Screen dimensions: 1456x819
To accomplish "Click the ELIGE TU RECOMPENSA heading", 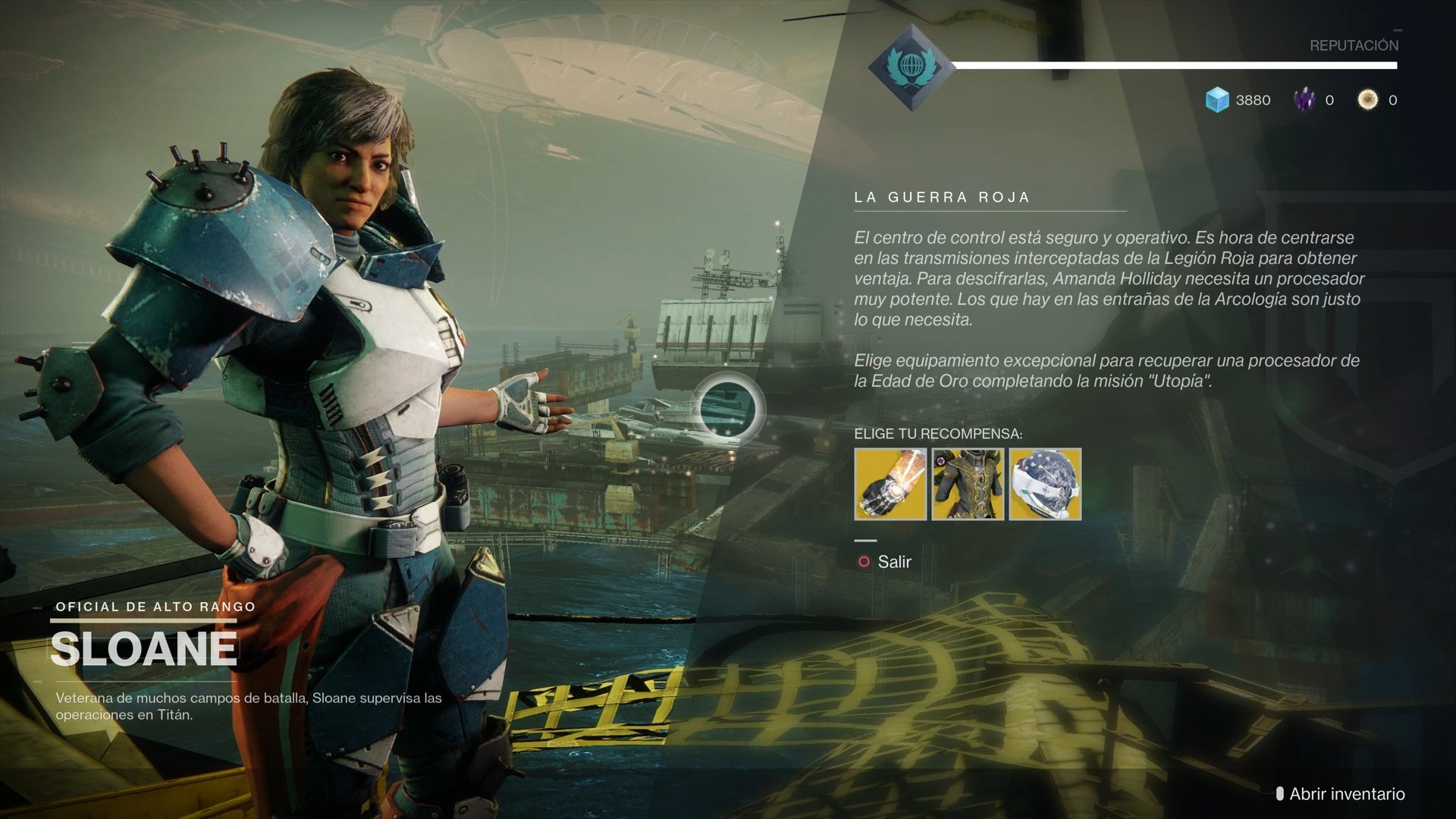I will pyautogui.click(x=939, y=435).
